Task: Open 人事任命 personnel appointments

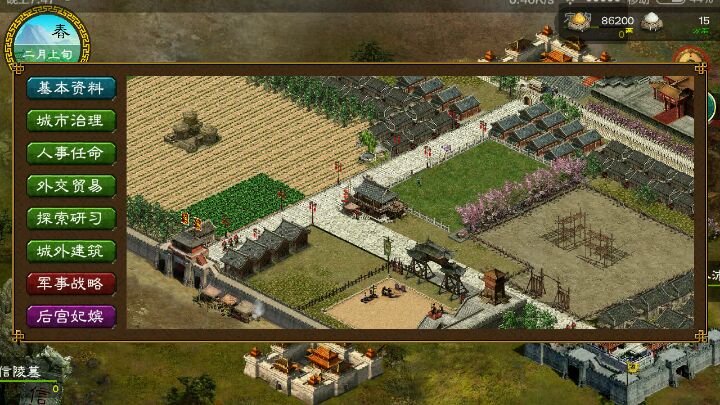Action: coord(71,154)
